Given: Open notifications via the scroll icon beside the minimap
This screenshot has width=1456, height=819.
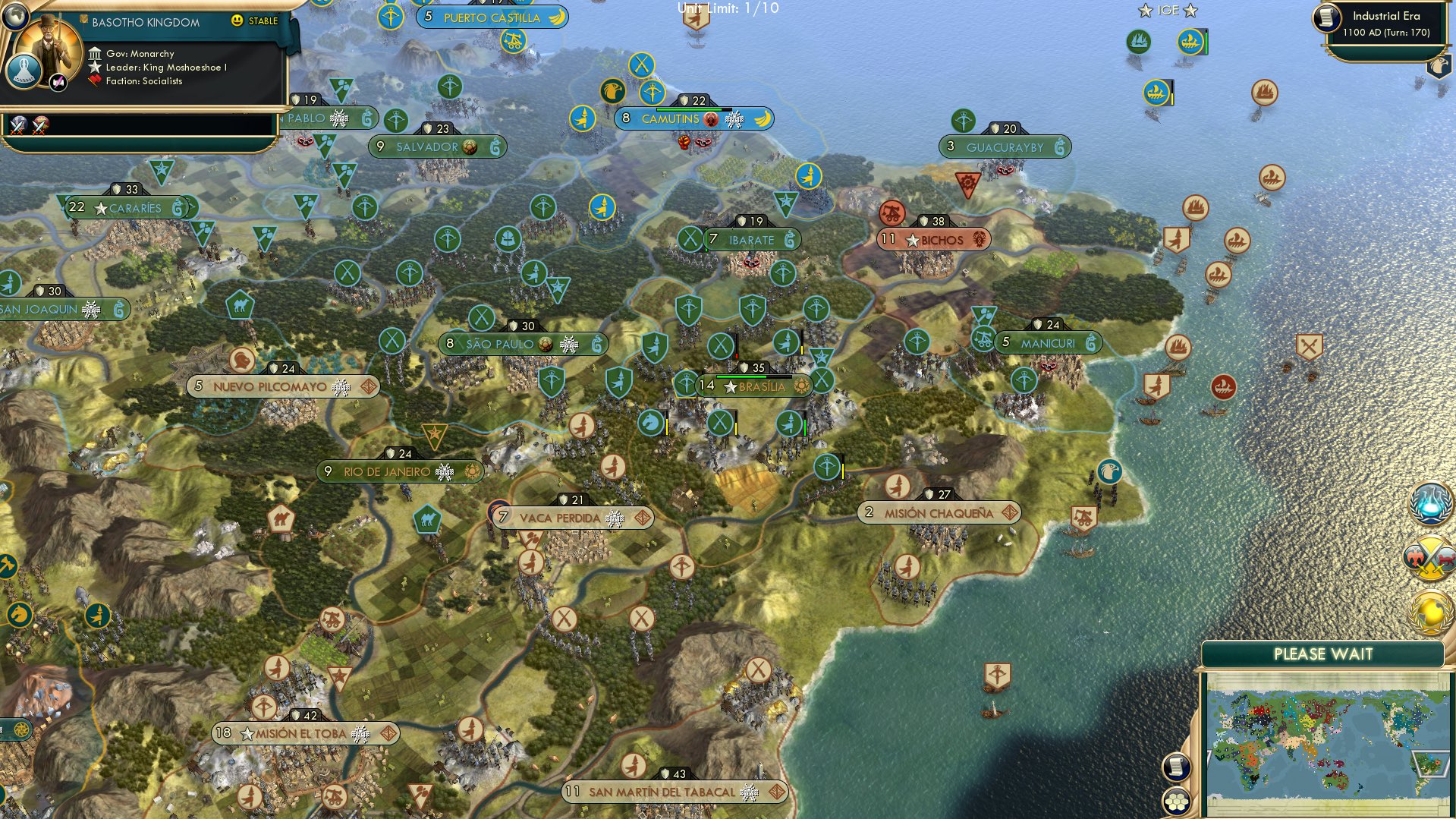Looking at the screenshot, I should [1176, 766].
